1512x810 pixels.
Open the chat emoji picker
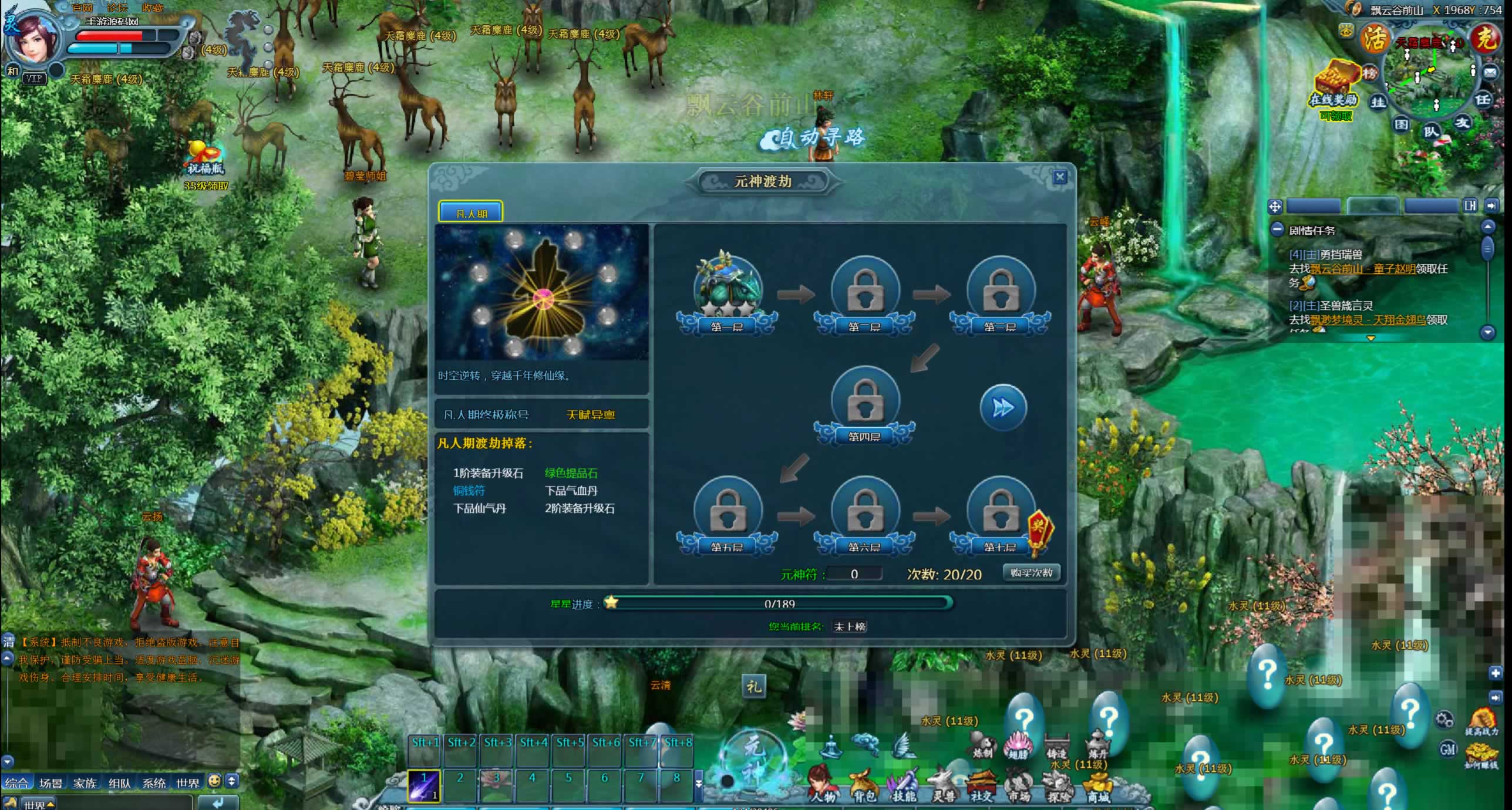click(x=215, y=781)
